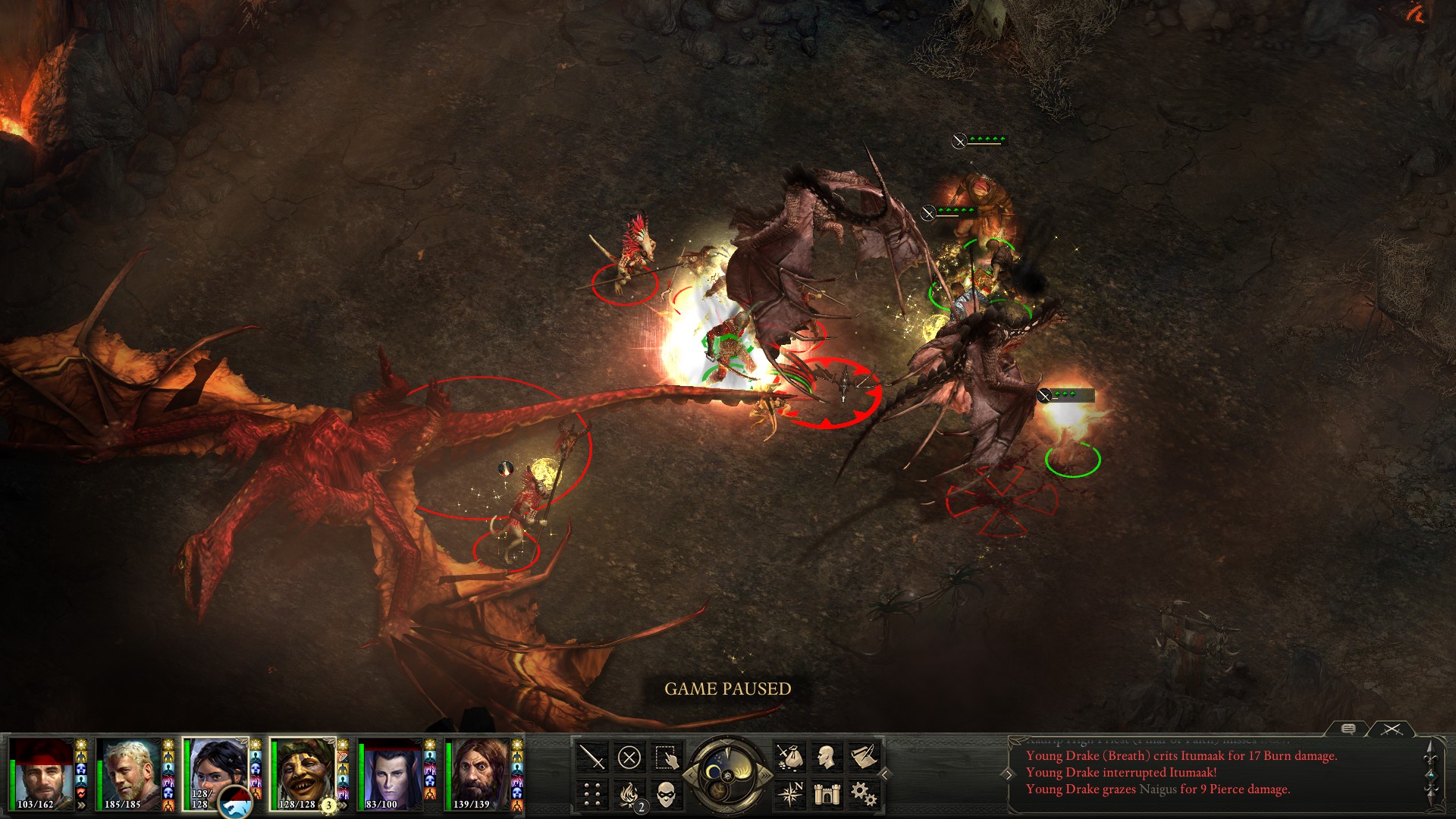This screenshot has width=1456, height=819.
Task: Open the area map compass icon
Action: 789,794
